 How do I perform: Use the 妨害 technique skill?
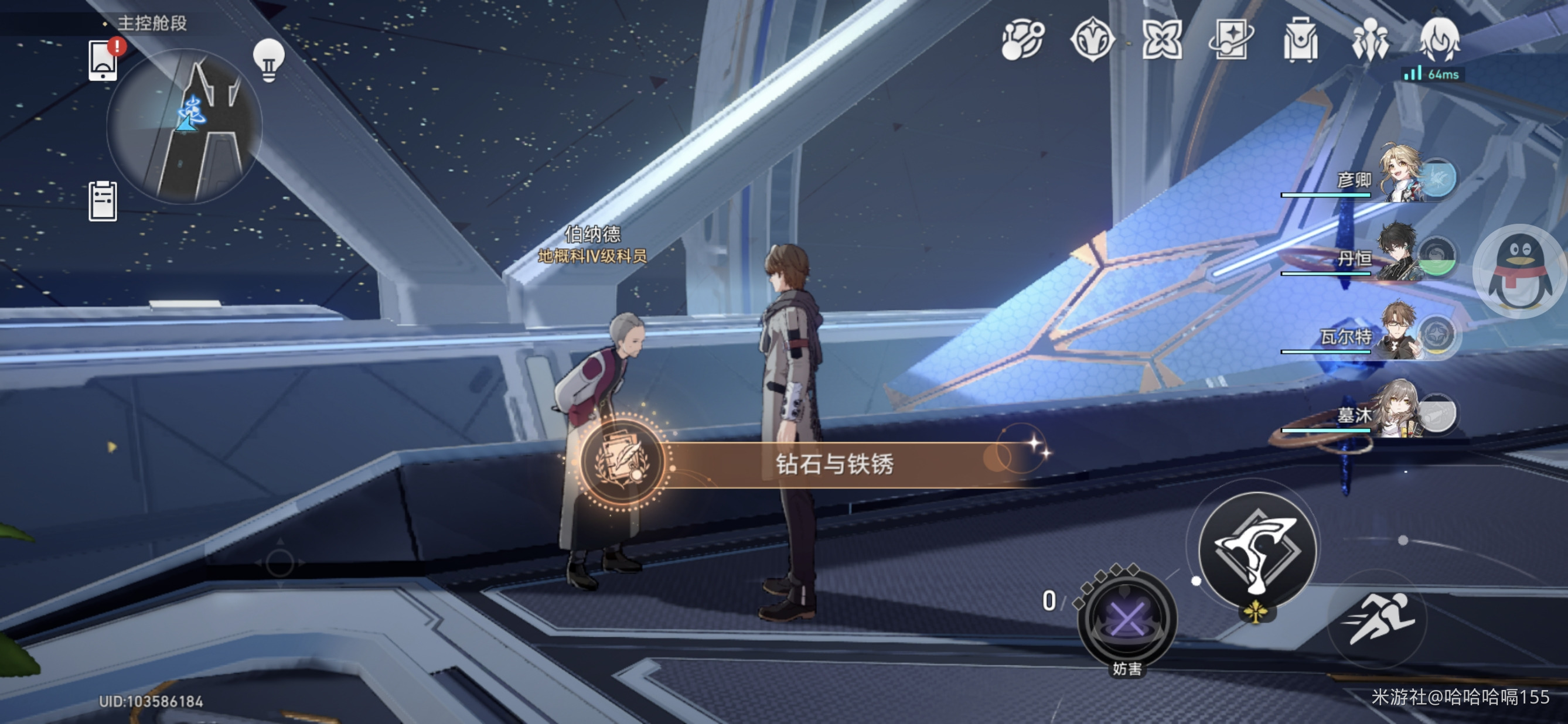[1127, 618]
